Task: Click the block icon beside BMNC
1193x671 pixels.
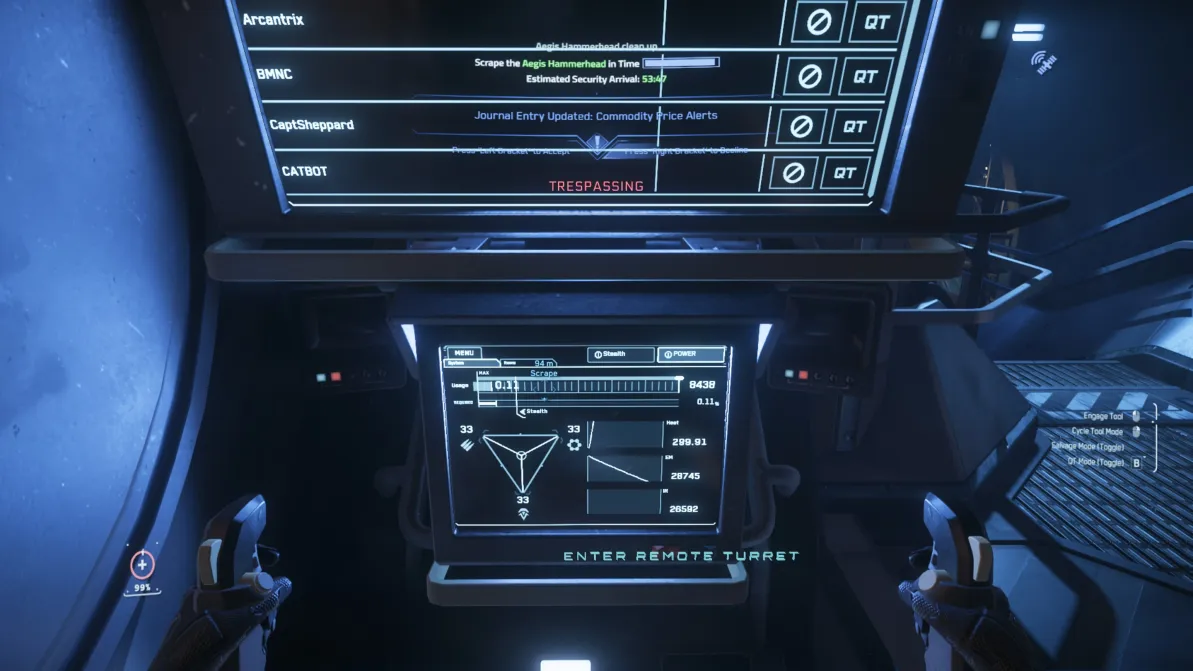Action: click(x=809, y=75)
